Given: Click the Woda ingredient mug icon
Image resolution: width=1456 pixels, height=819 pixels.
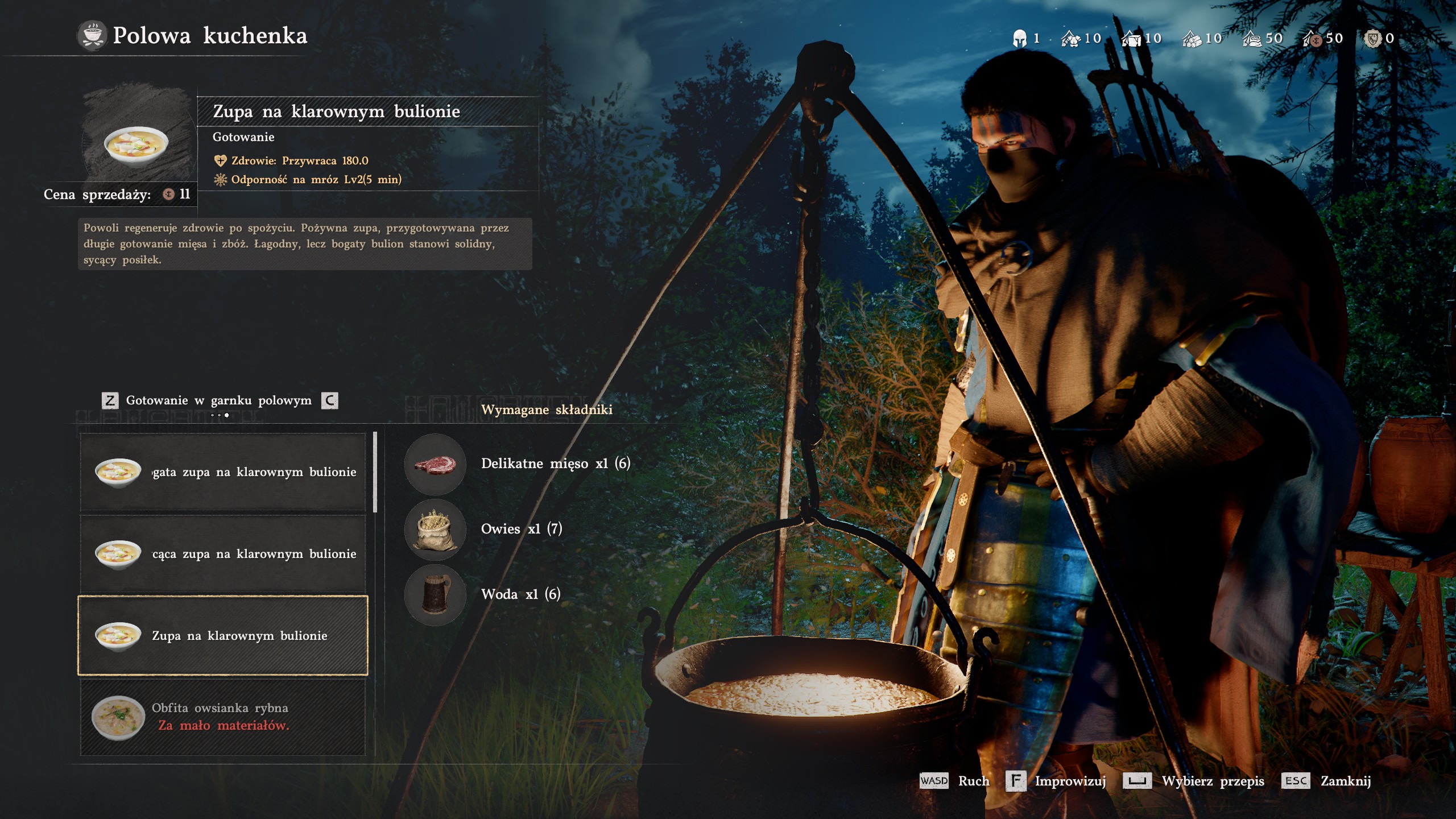Looking at the screenshot, I should [435, 595].
